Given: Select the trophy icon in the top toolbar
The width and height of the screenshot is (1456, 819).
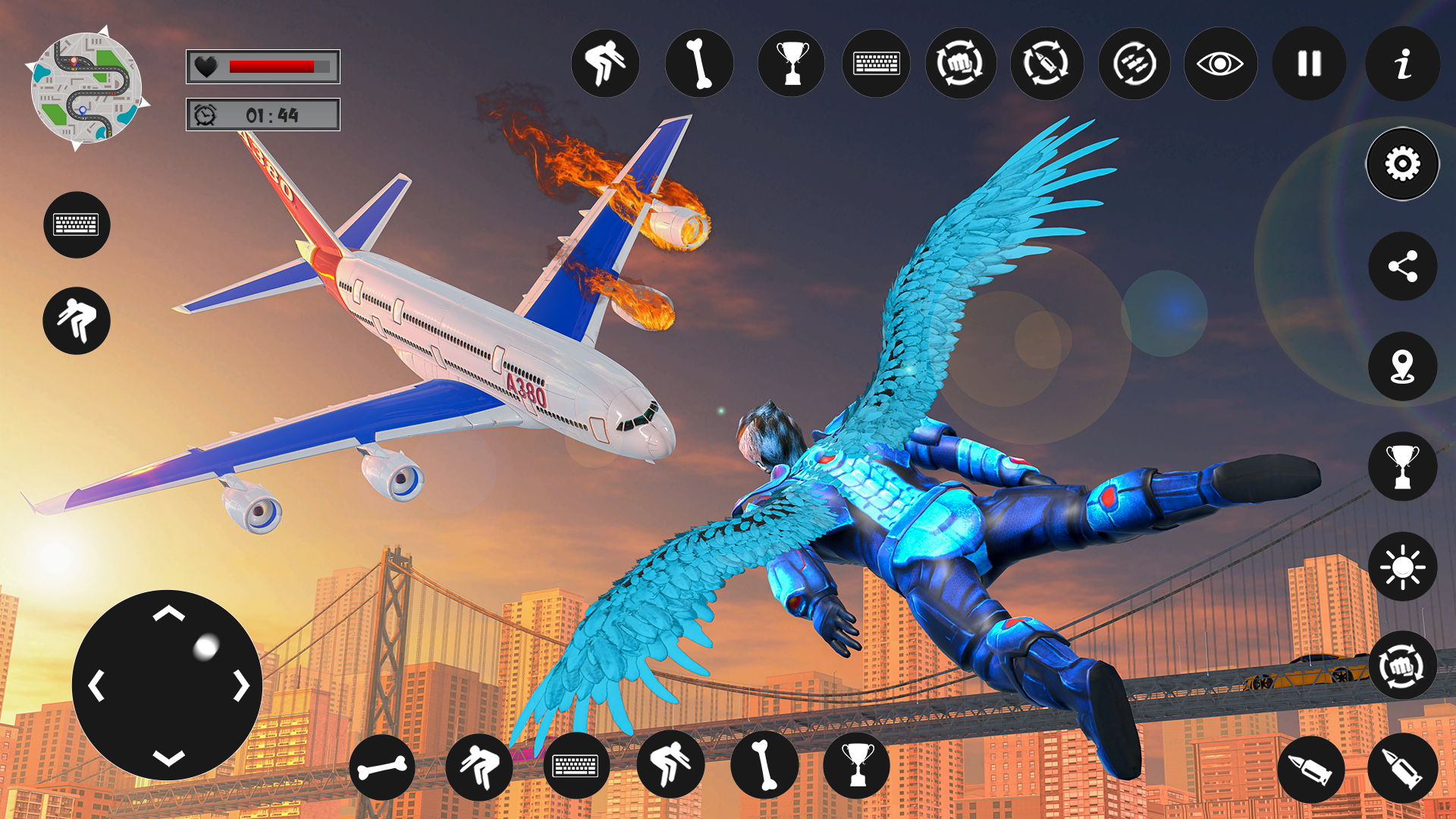Looking at the screenshot, I should pyautogui.click(x=792, y=64).
